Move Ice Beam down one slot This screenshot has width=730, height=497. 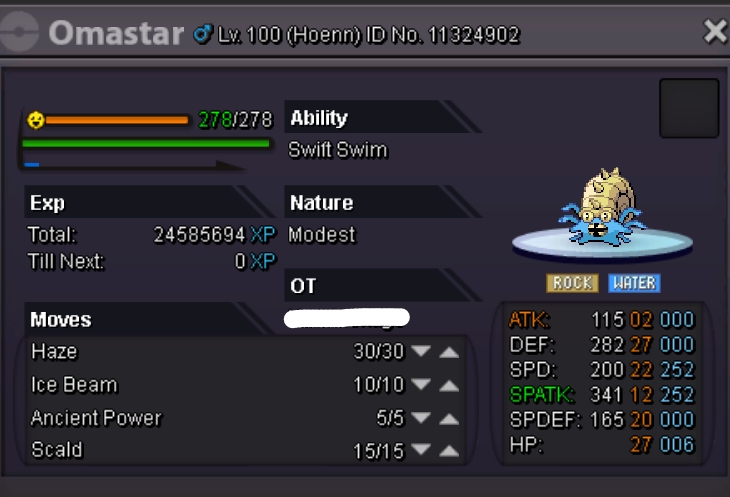(x=421, y=385)
